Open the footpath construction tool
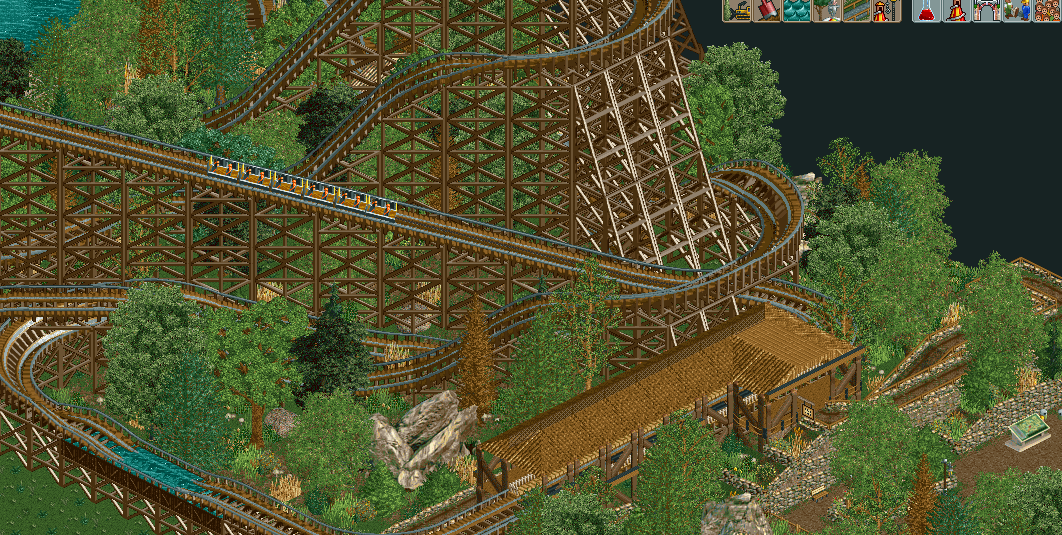 [x=856, y=11]
